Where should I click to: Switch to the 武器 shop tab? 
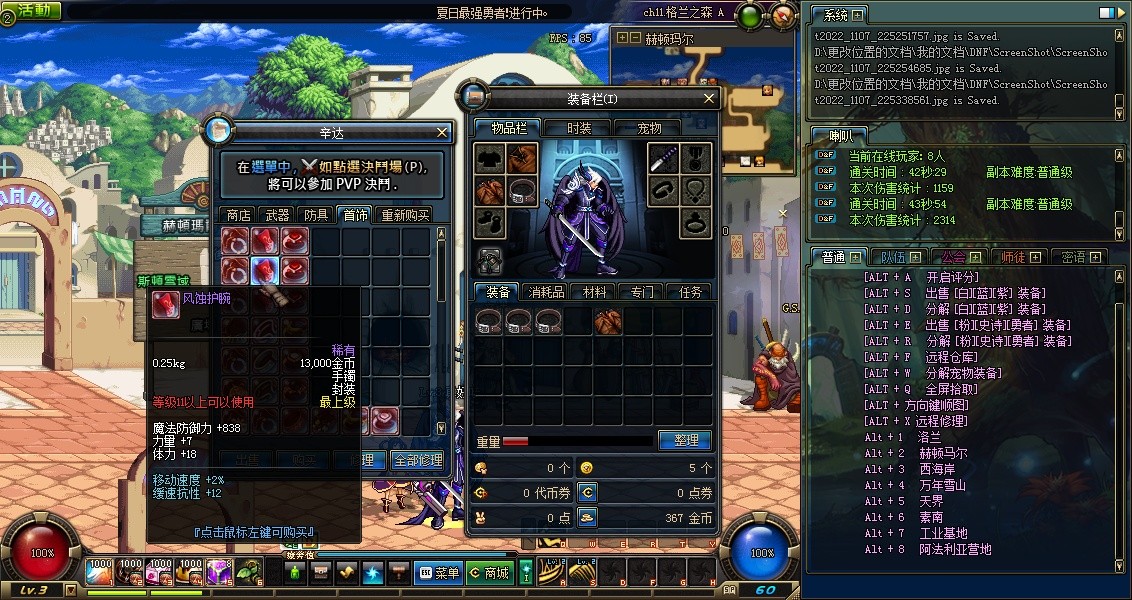(x=277, y=214)
